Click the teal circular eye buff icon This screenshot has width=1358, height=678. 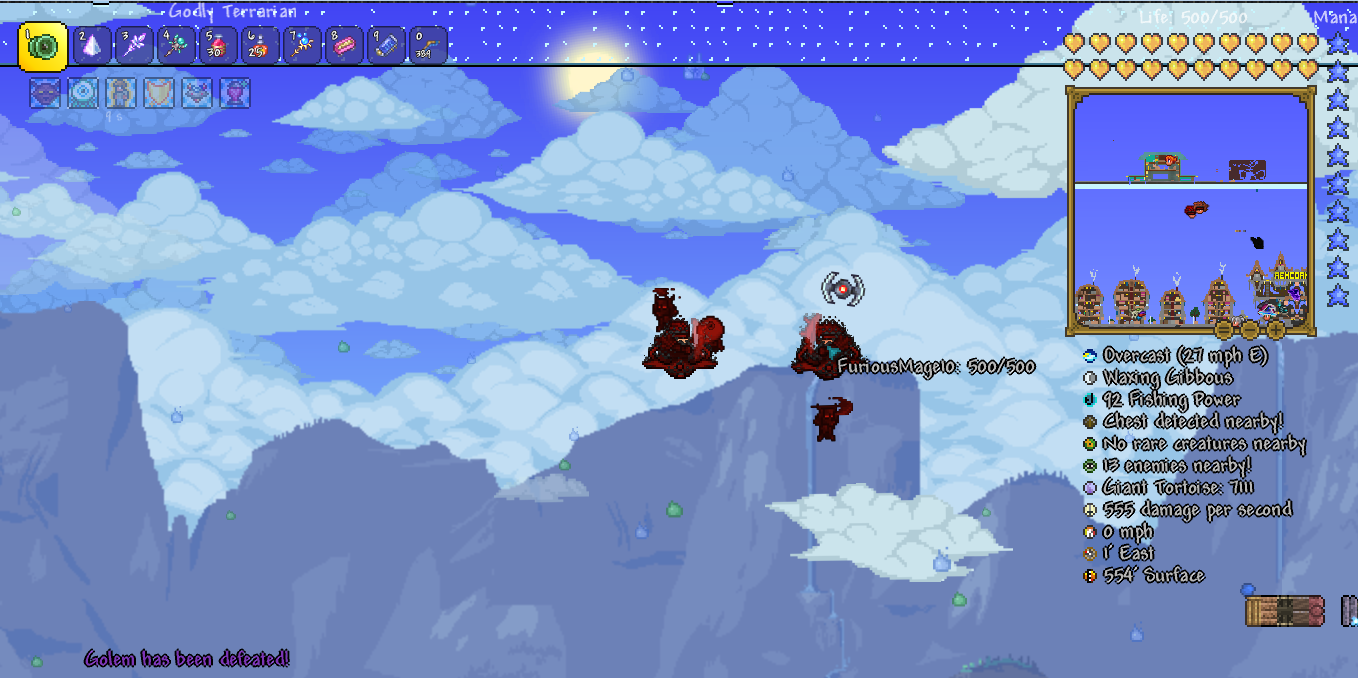pyautogui.click(x=82, y=93)
